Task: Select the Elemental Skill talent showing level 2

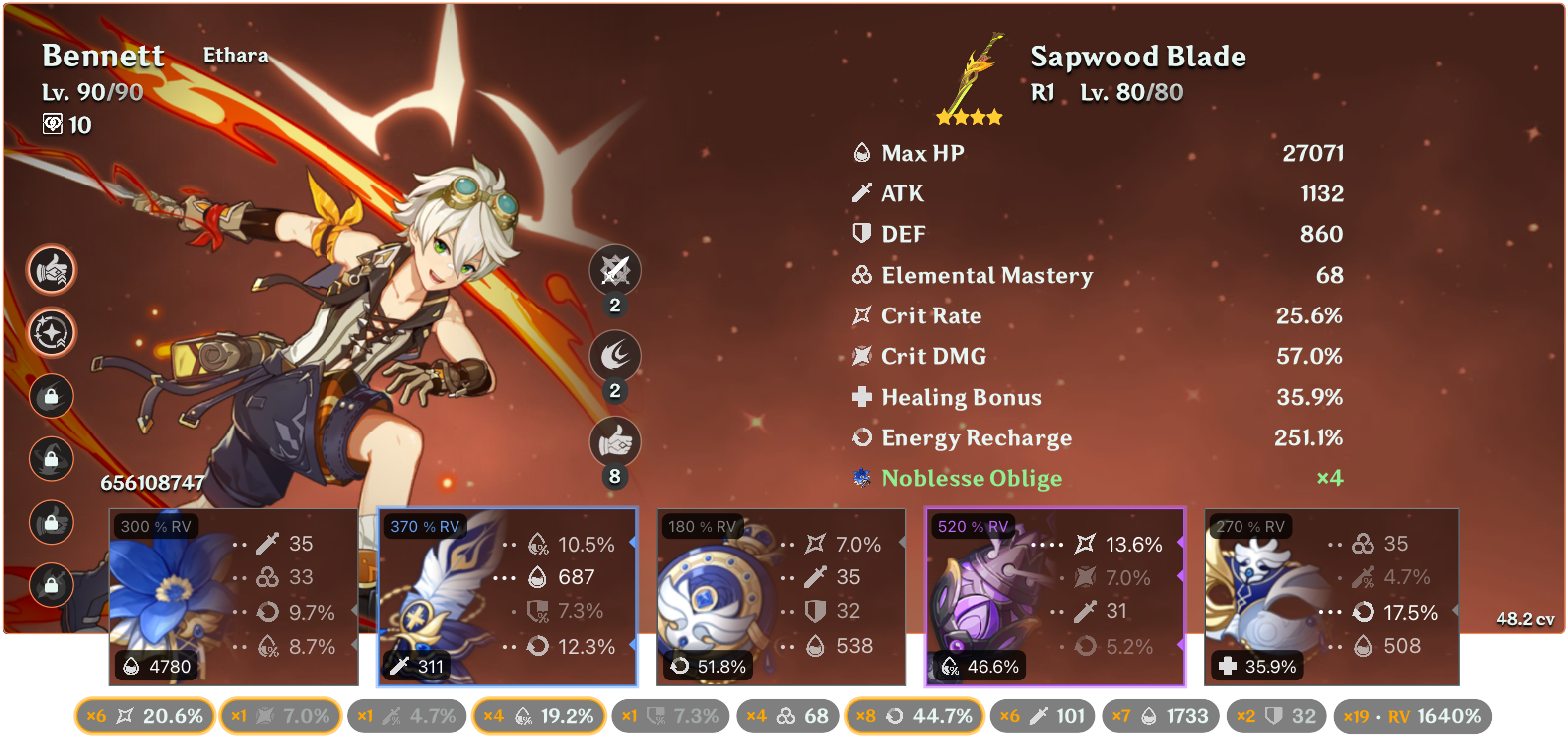Action: (615, 356)
